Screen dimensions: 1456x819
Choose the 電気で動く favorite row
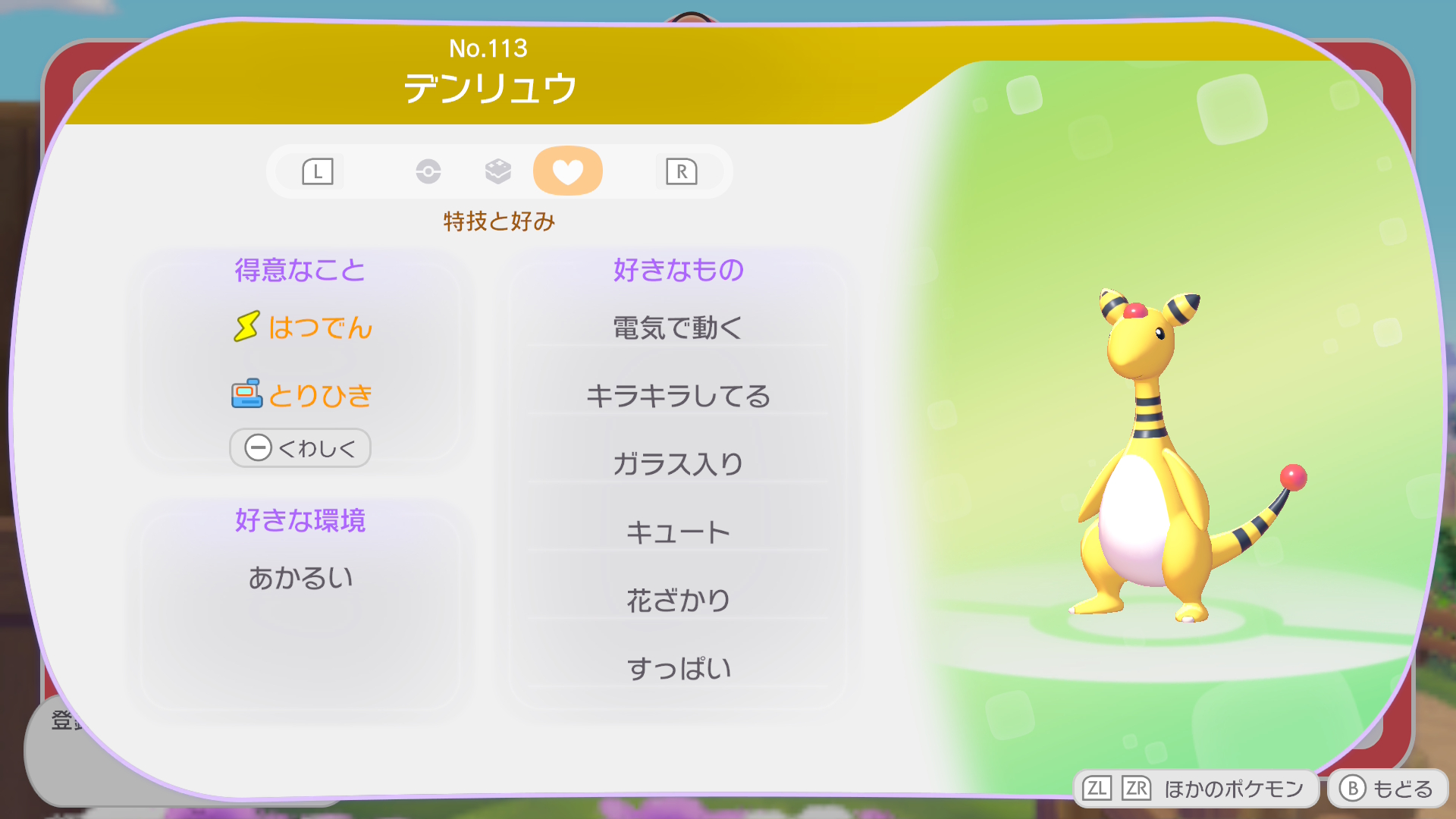point(678,328)
